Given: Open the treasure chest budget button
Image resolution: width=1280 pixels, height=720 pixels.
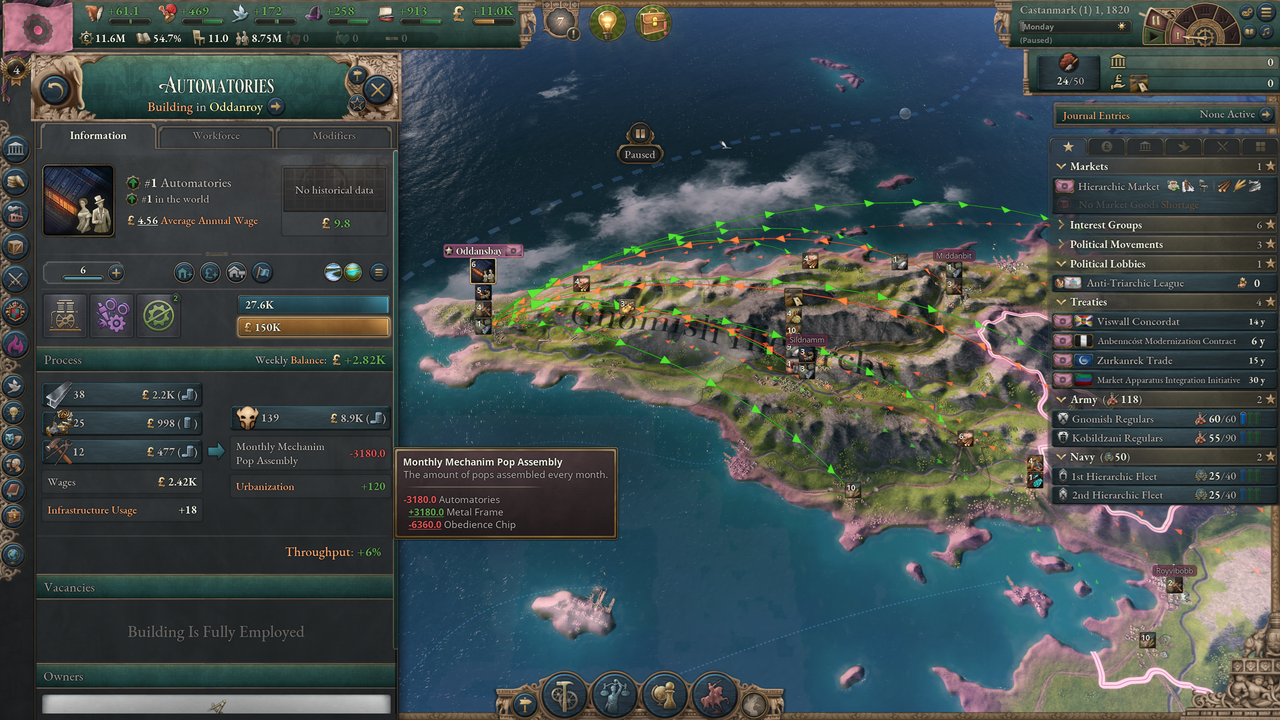Looking at the screenshot, I should click(654, 23).
